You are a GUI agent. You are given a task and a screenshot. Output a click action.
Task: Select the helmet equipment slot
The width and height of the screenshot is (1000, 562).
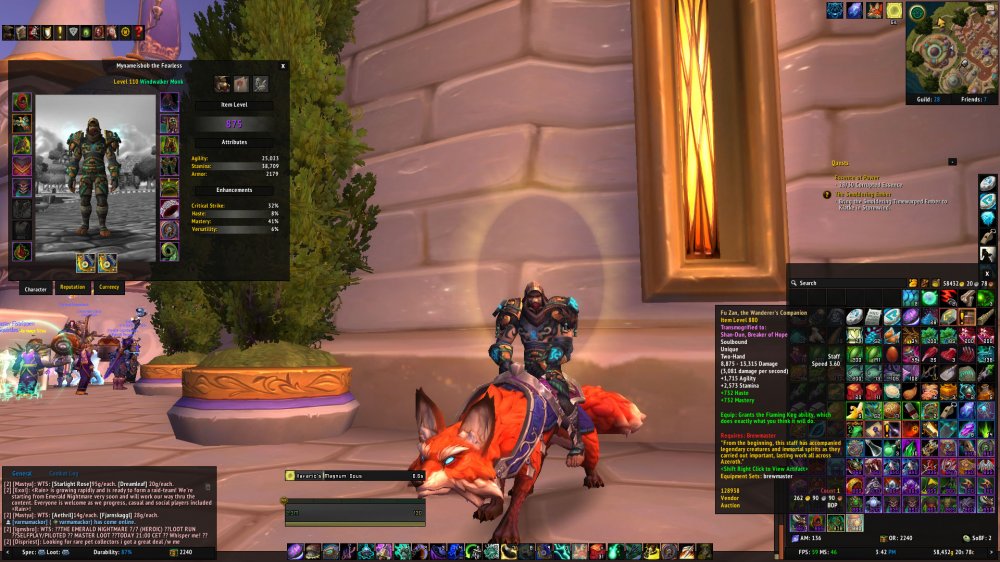click(21, 102)
